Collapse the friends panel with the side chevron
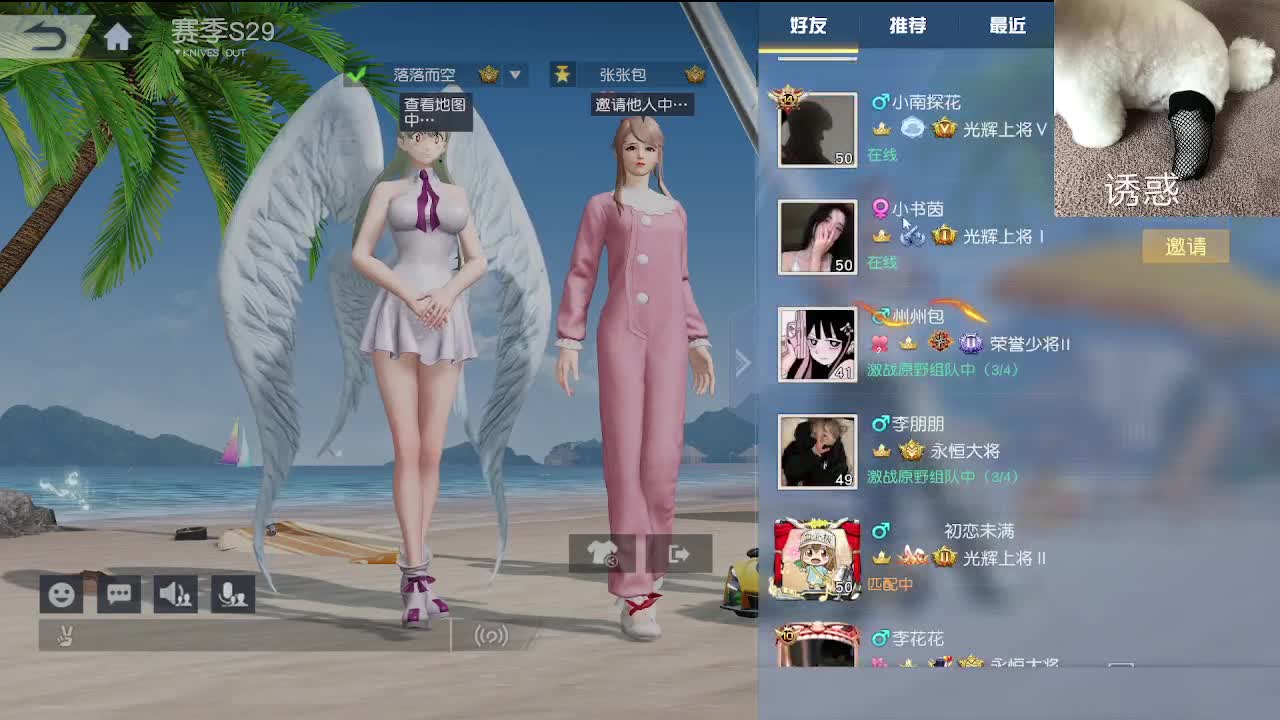Image resolution: width=1280 pixels, height=720 pixels. 744,362
